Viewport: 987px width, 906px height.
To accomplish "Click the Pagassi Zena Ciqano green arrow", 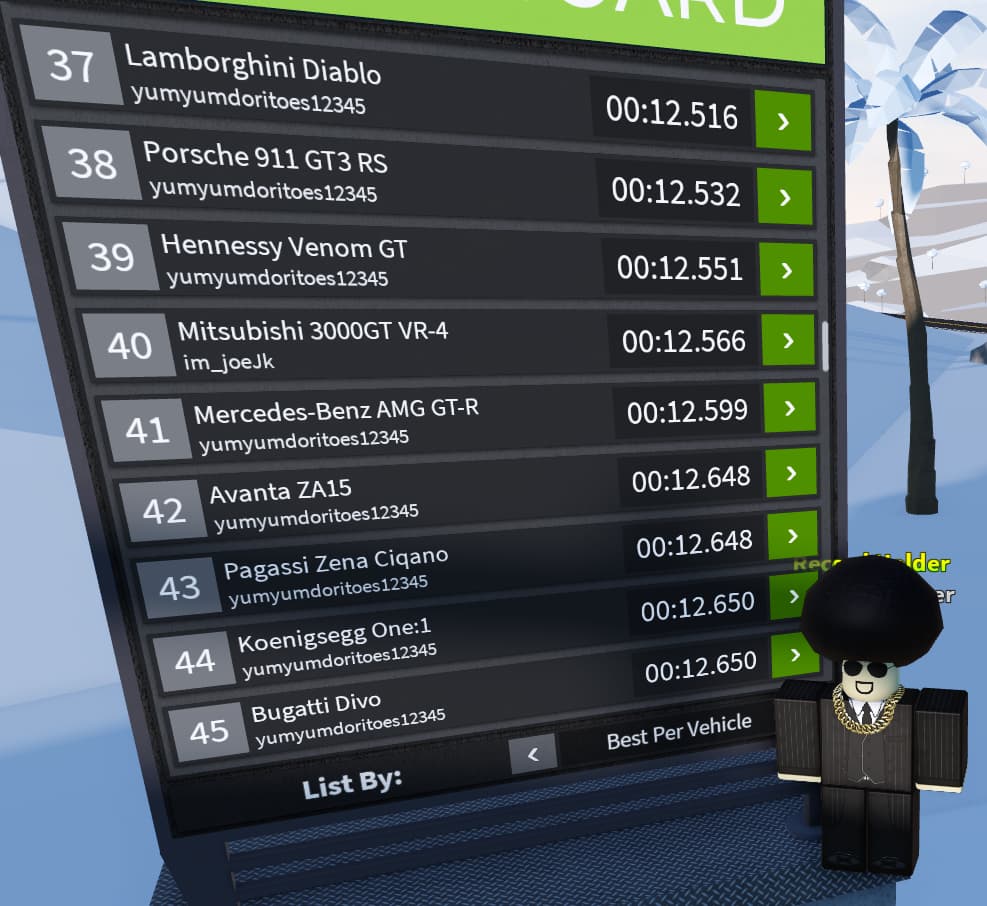I will point(795,536).
